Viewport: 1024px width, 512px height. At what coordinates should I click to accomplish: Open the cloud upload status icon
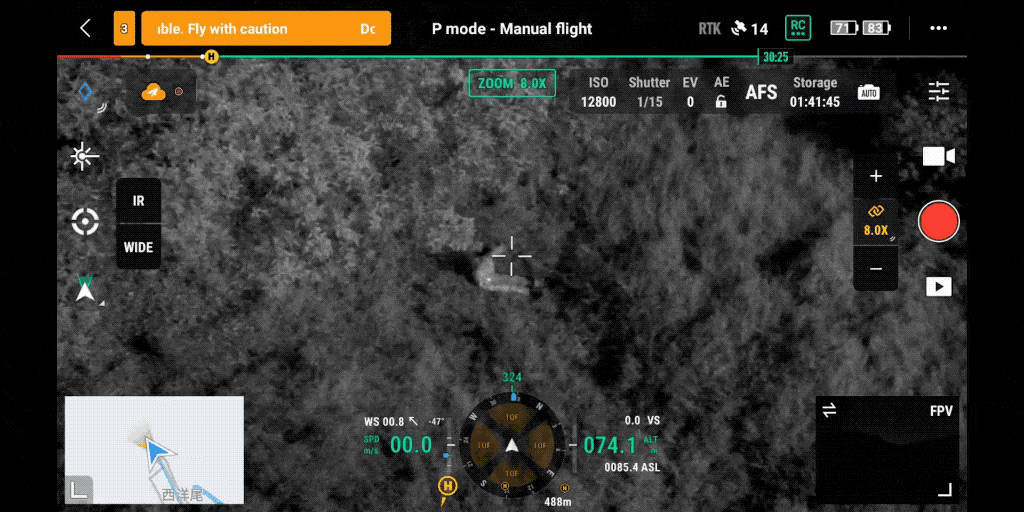tap(153, 92)
